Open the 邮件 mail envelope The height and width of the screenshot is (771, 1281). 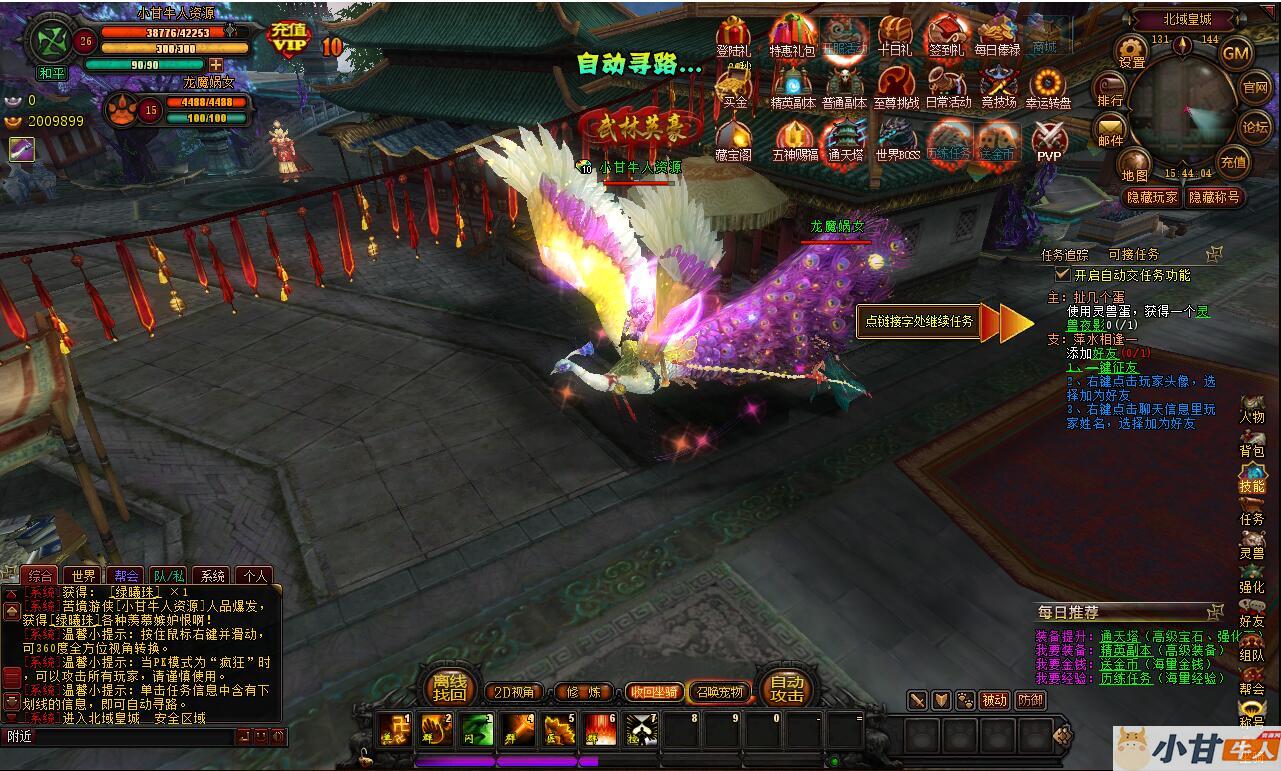coord(1111,129)
